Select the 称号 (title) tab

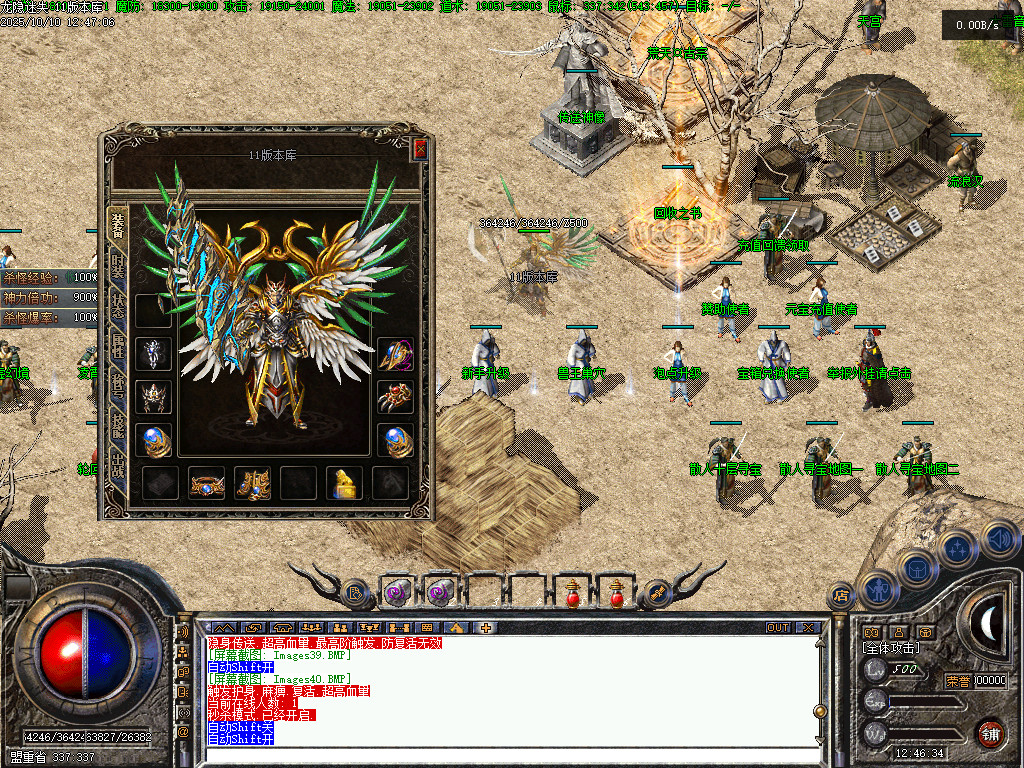118,389
